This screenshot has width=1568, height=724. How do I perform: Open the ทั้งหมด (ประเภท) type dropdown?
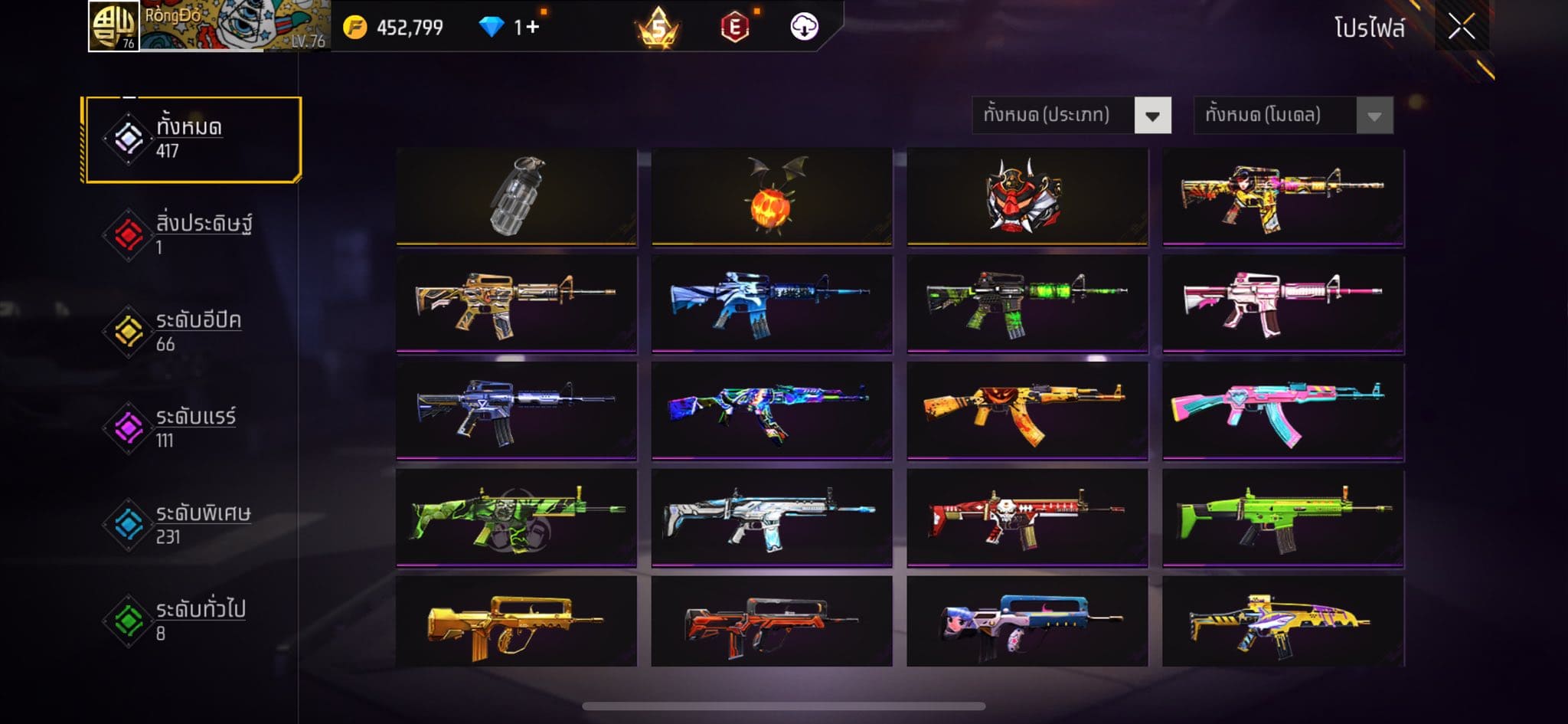tap(1071, 116)
